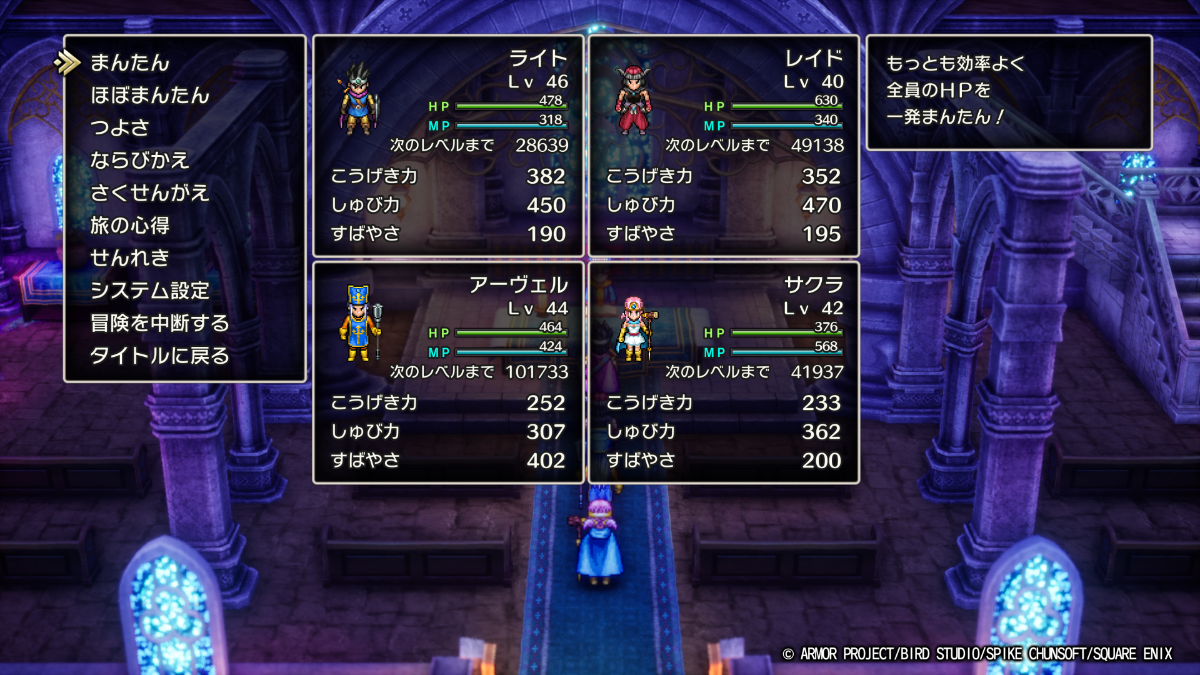The height and width of the screenshot is (675, 1200).
Task: Select レイド's character status panel
Action: pos(723,146)
